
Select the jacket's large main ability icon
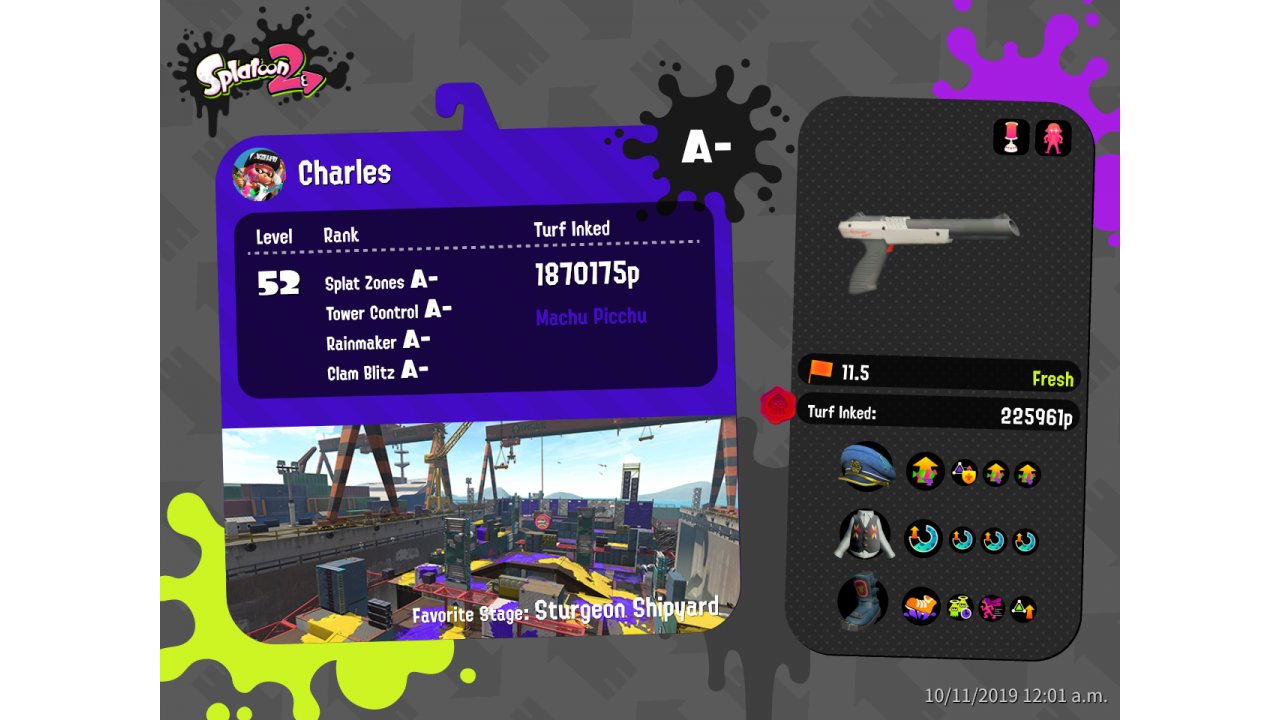click(923, 539)
